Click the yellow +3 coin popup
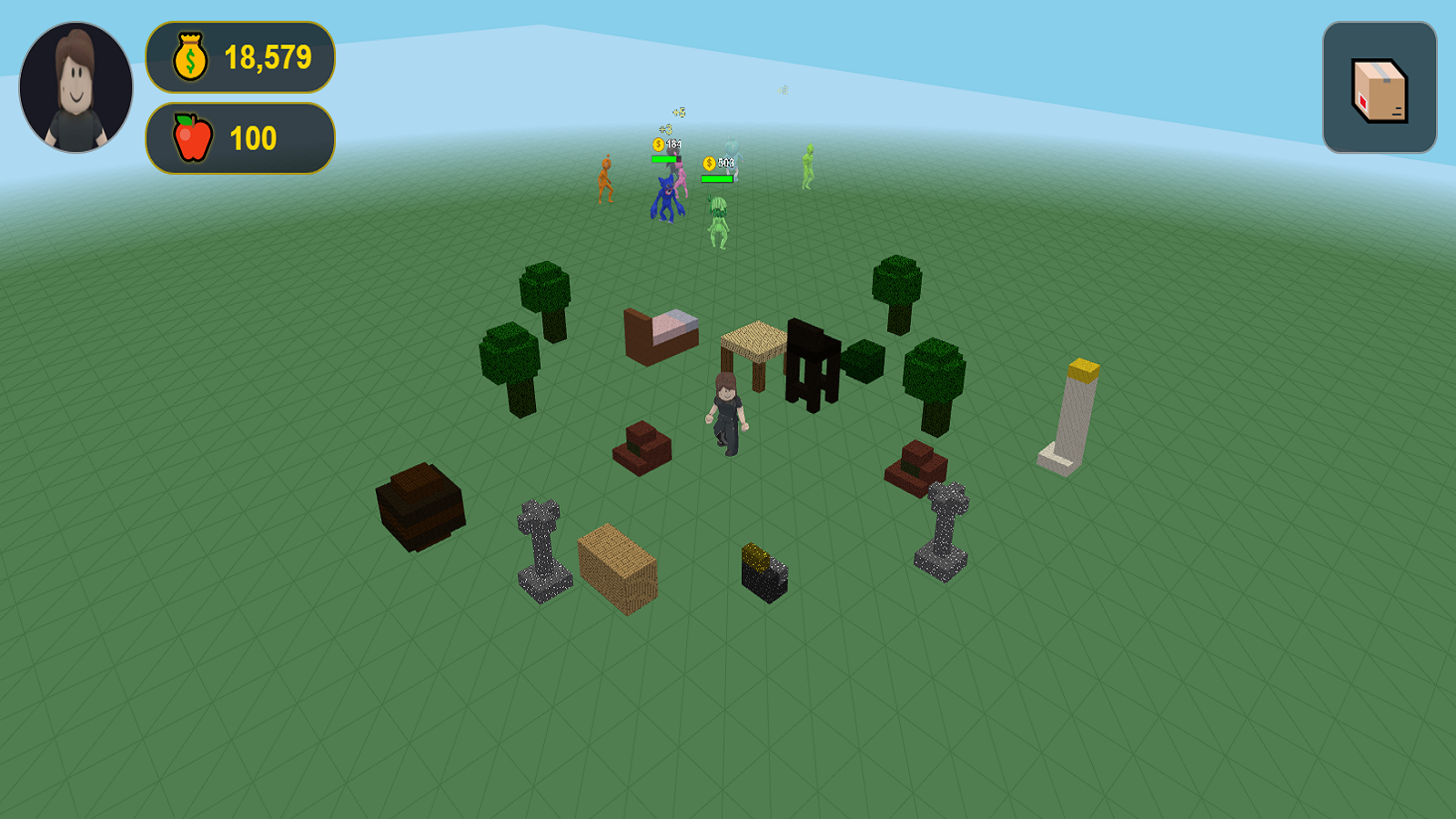Image resolution: width=1456 pixels, height=819 pixels. point(664,130)
